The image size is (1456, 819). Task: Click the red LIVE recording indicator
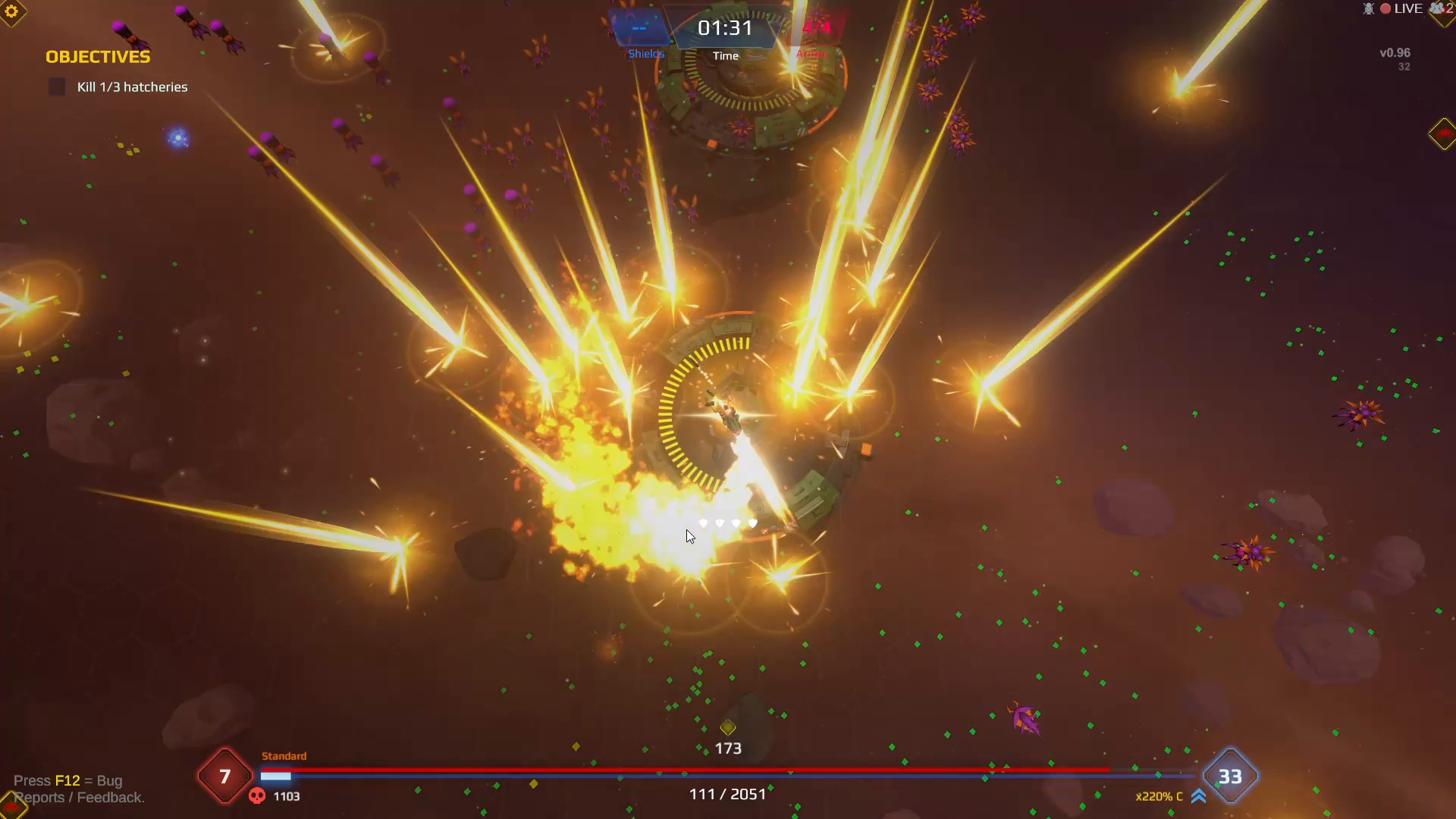1385,8
